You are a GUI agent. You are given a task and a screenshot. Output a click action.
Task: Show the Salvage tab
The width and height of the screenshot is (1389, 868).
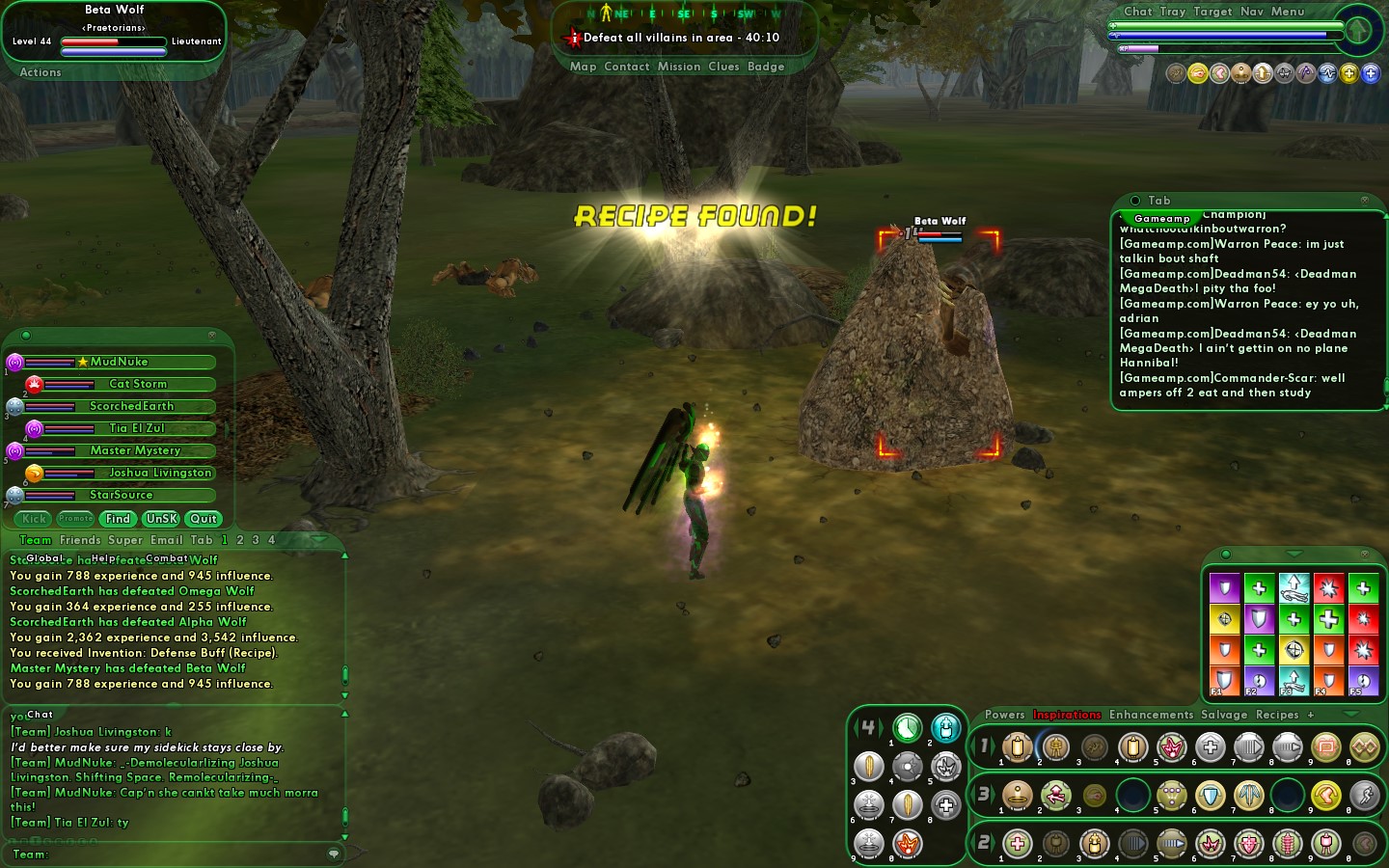click(1224, 715)
